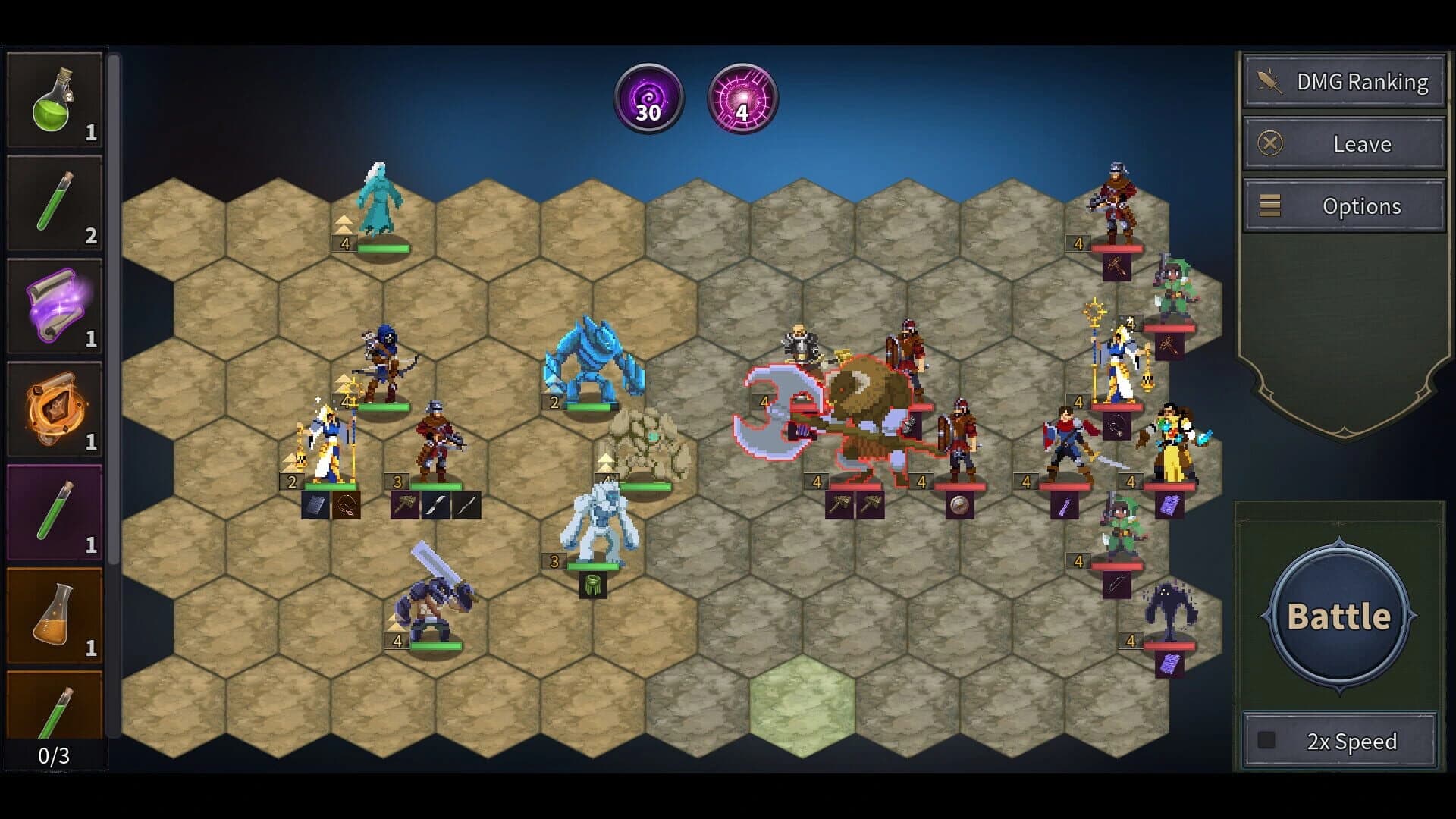This screenshot has height=819, width=1456.
Task: Inspect the shield equipment icon under the red-capped fighter
Action: [x=959, y=507]
